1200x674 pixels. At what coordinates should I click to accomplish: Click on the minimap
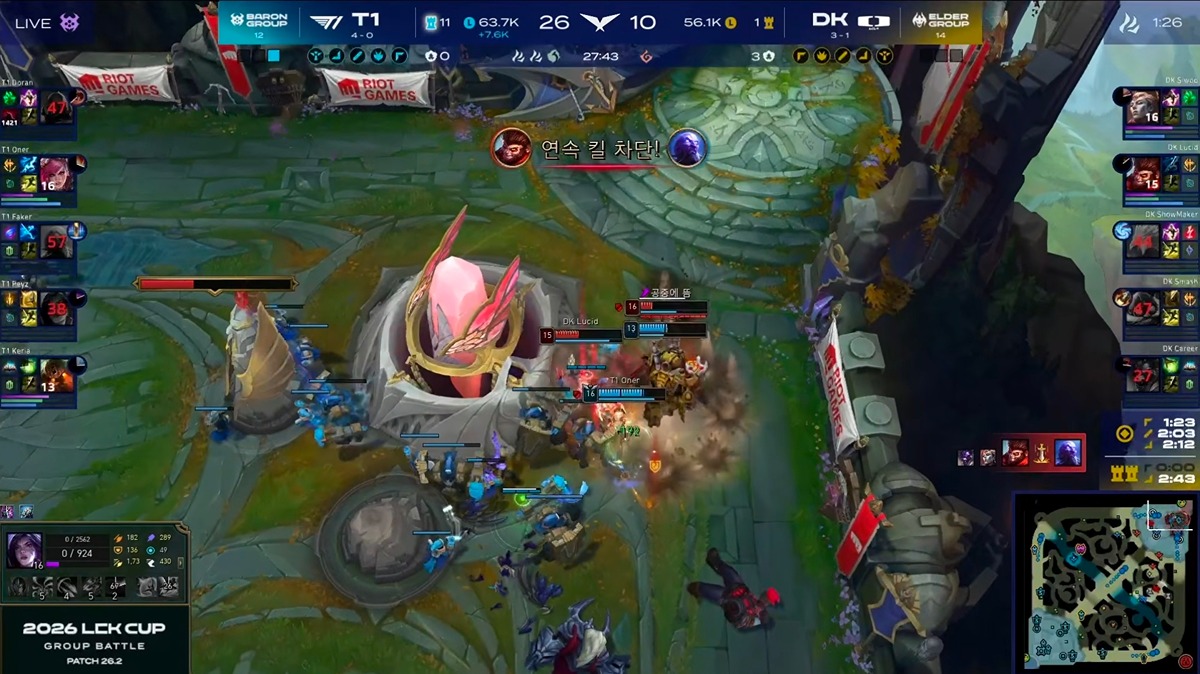tap(1104, 581)
